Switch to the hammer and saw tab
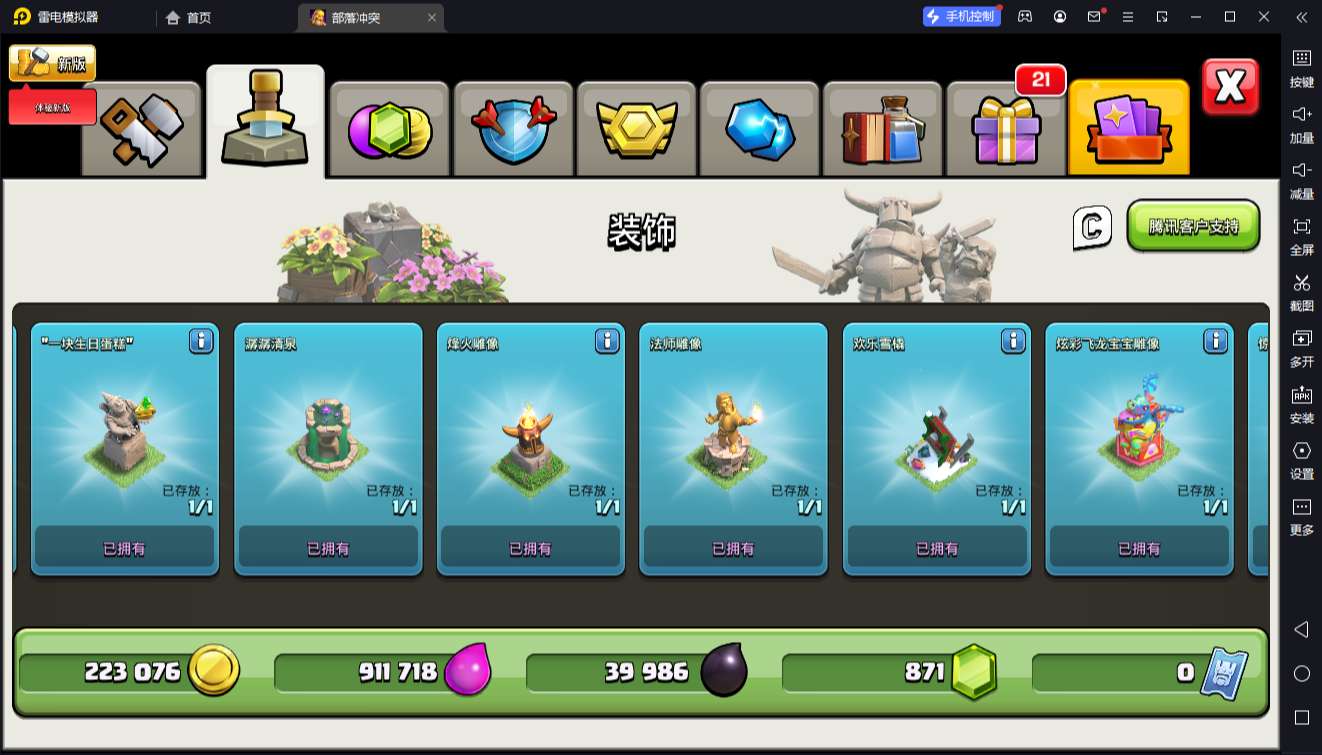 click(x=141, y=129)
